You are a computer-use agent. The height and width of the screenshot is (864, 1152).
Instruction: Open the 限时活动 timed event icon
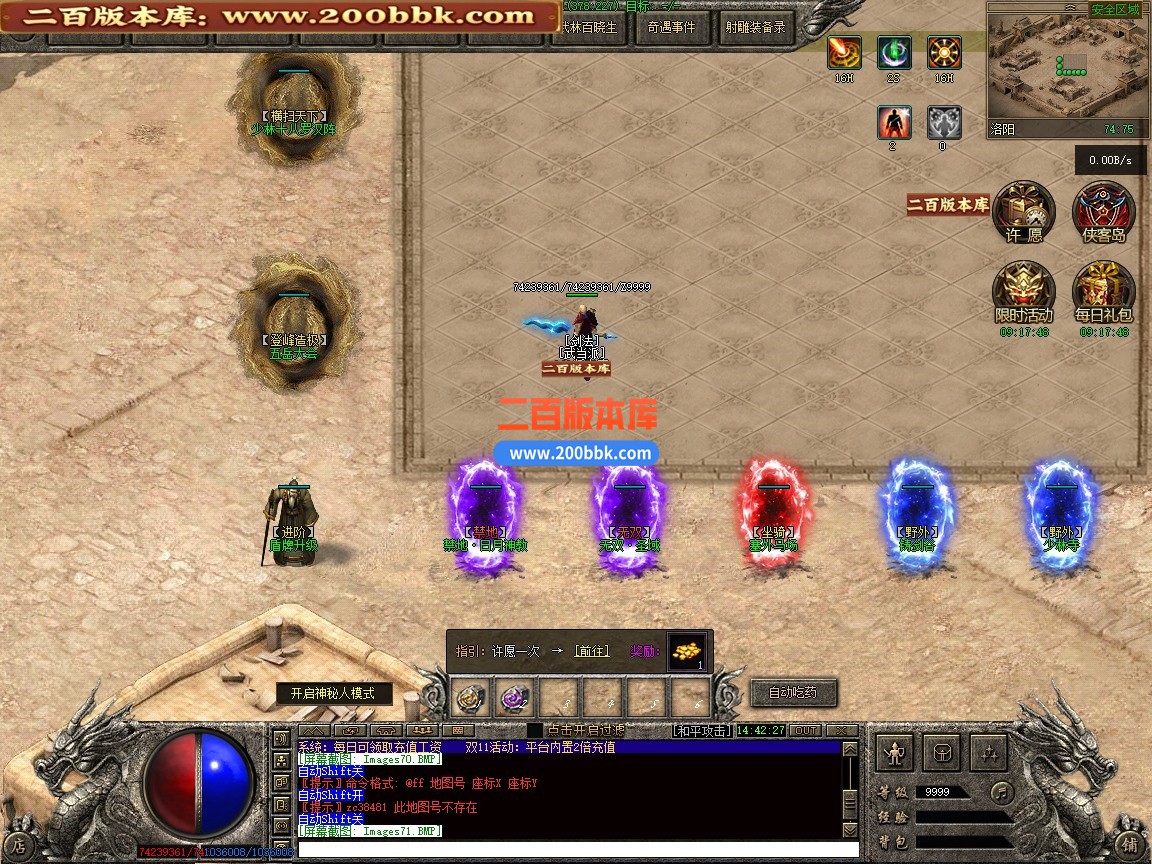click(x=1024, y=293)
